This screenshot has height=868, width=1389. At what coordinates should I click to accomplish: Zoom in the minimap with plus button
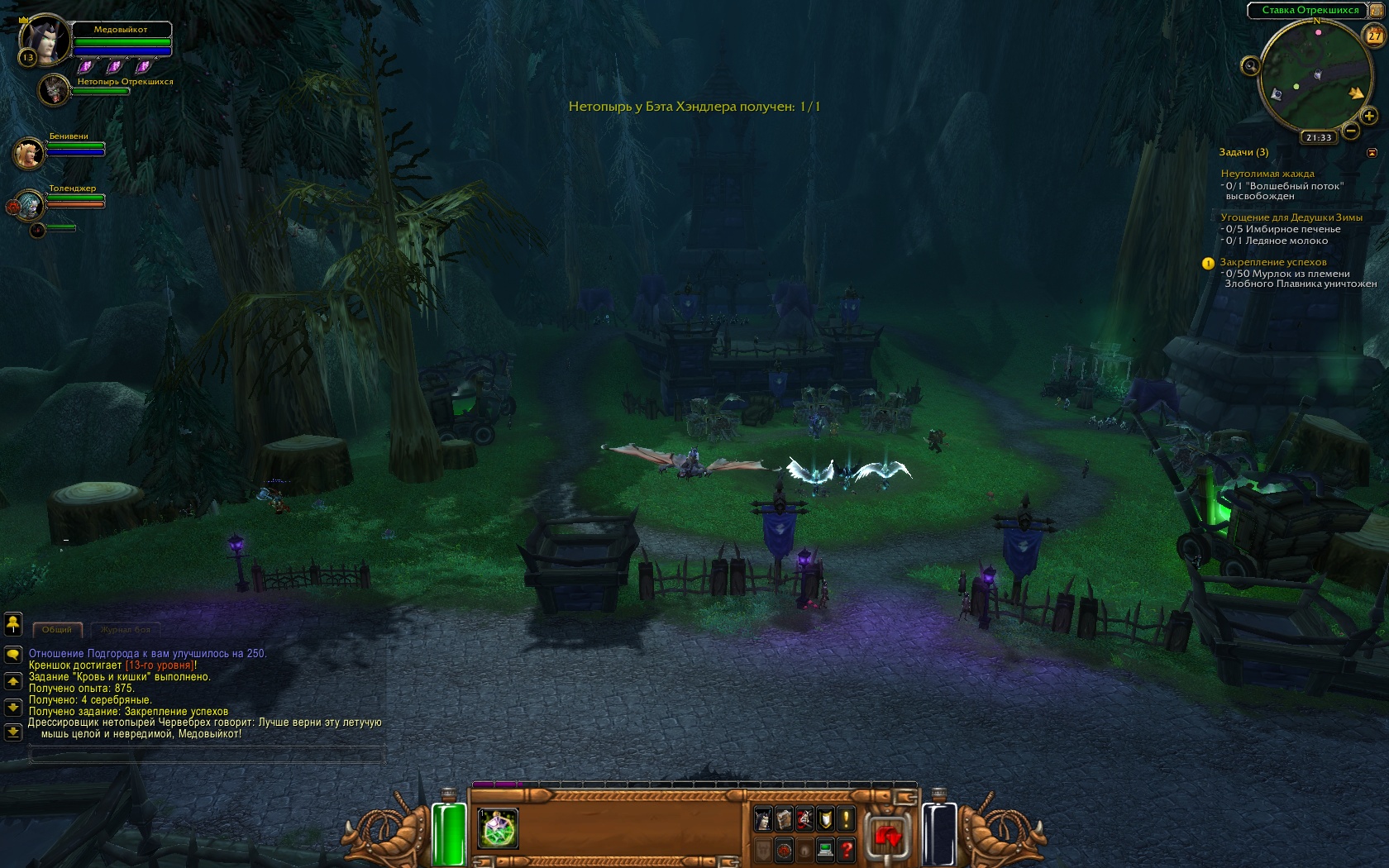[x=1368, y=116]
